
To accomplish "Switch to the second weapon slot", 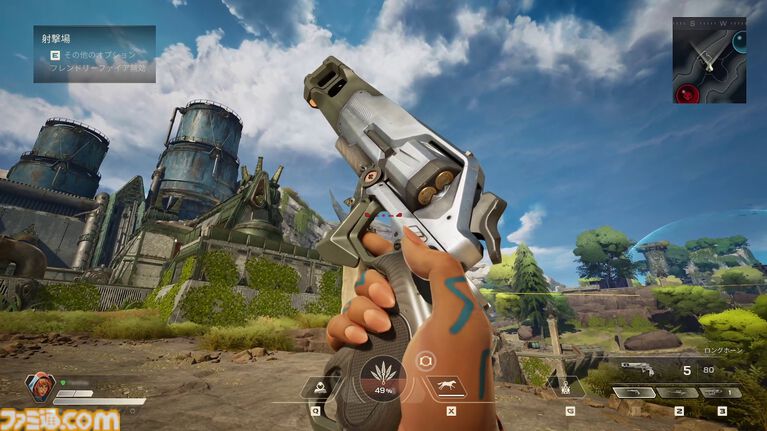I will click(x=677, y=392).
